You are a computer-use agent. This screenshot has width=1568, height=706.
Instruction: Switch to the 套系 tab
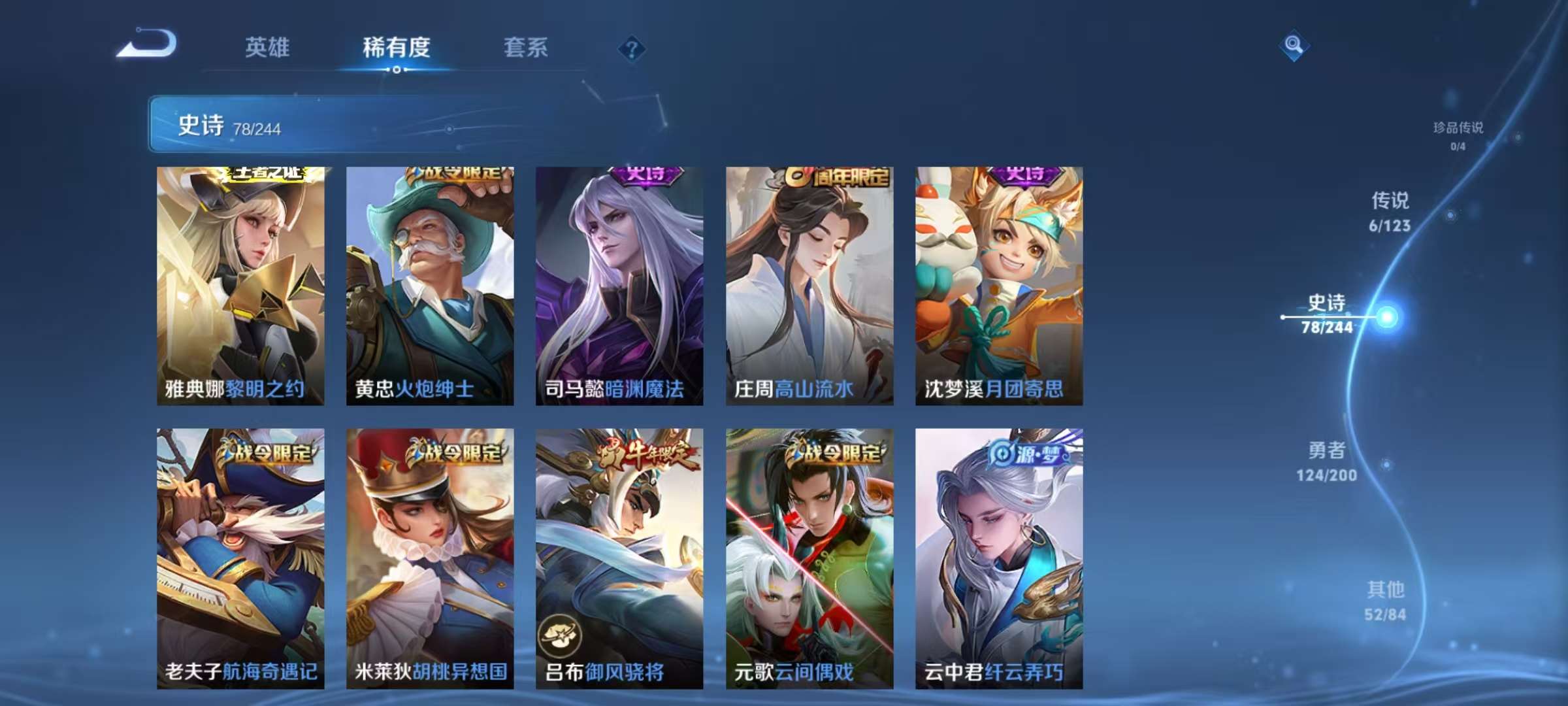coord(524,48)
